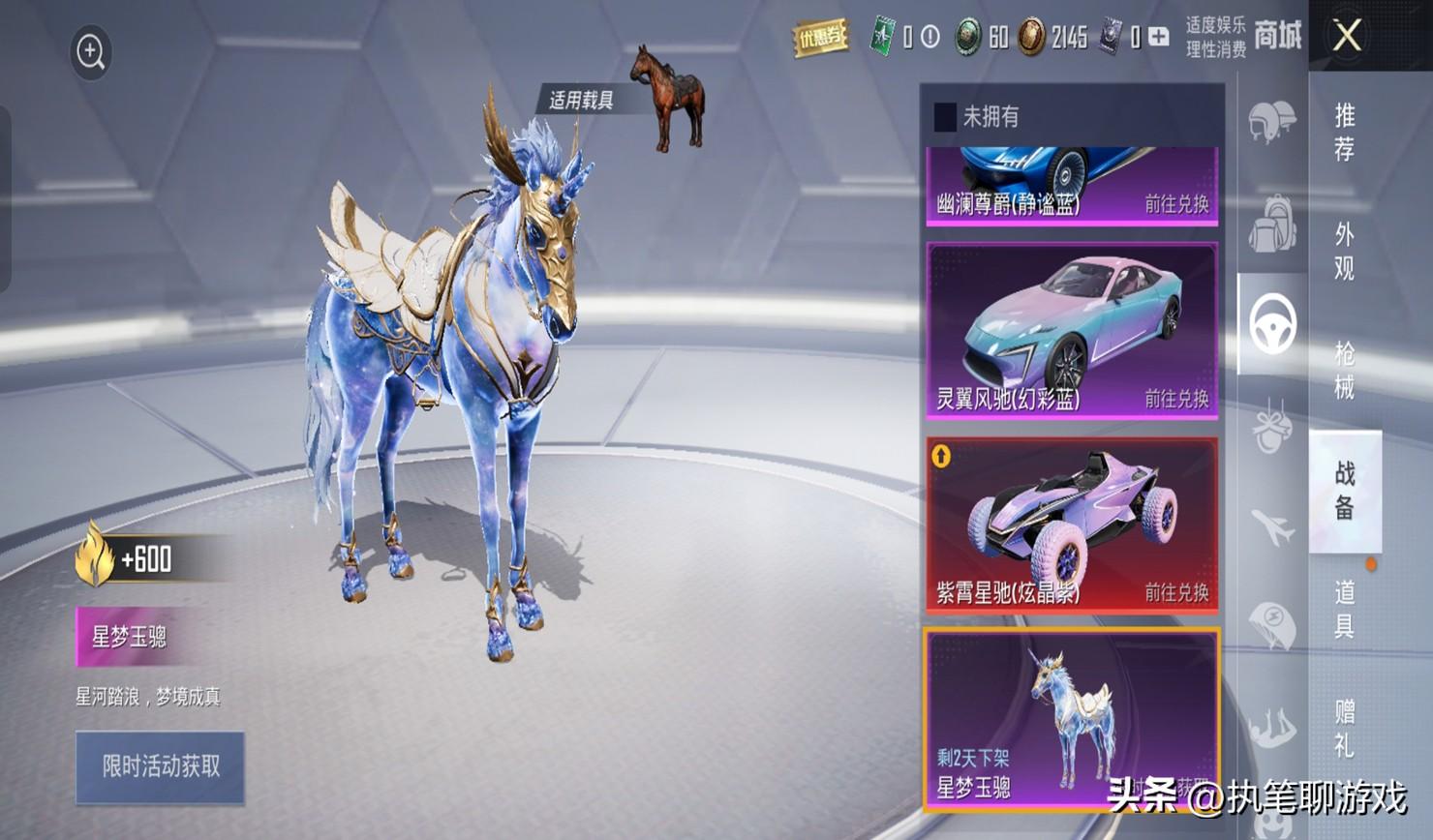Viewport: 1433px width, 840px height.
Task: Click the 限时活动获取 button
Action: pos(161,767)
